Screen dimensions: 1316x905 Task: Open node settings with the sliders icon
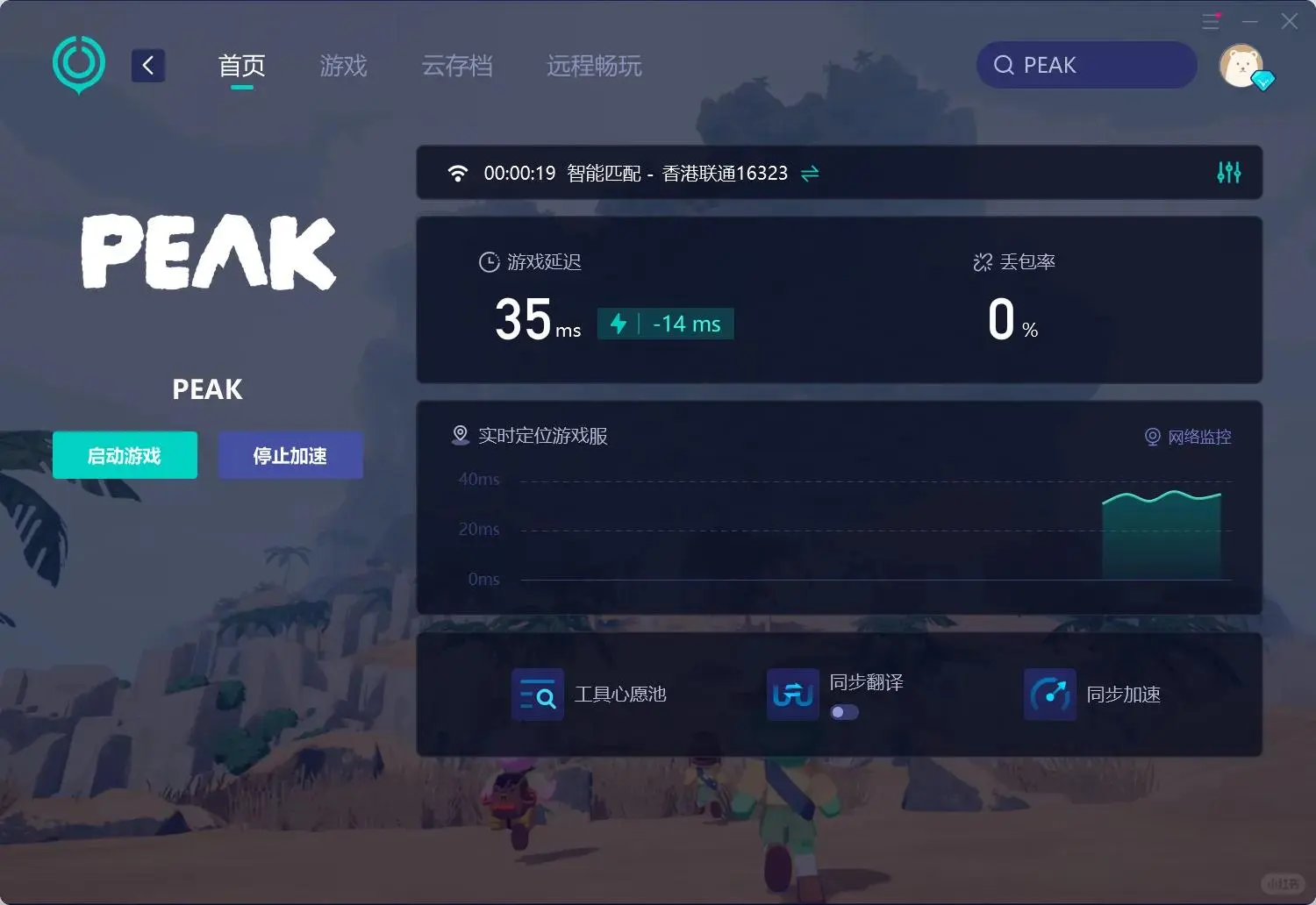(x=1228, y=173)
